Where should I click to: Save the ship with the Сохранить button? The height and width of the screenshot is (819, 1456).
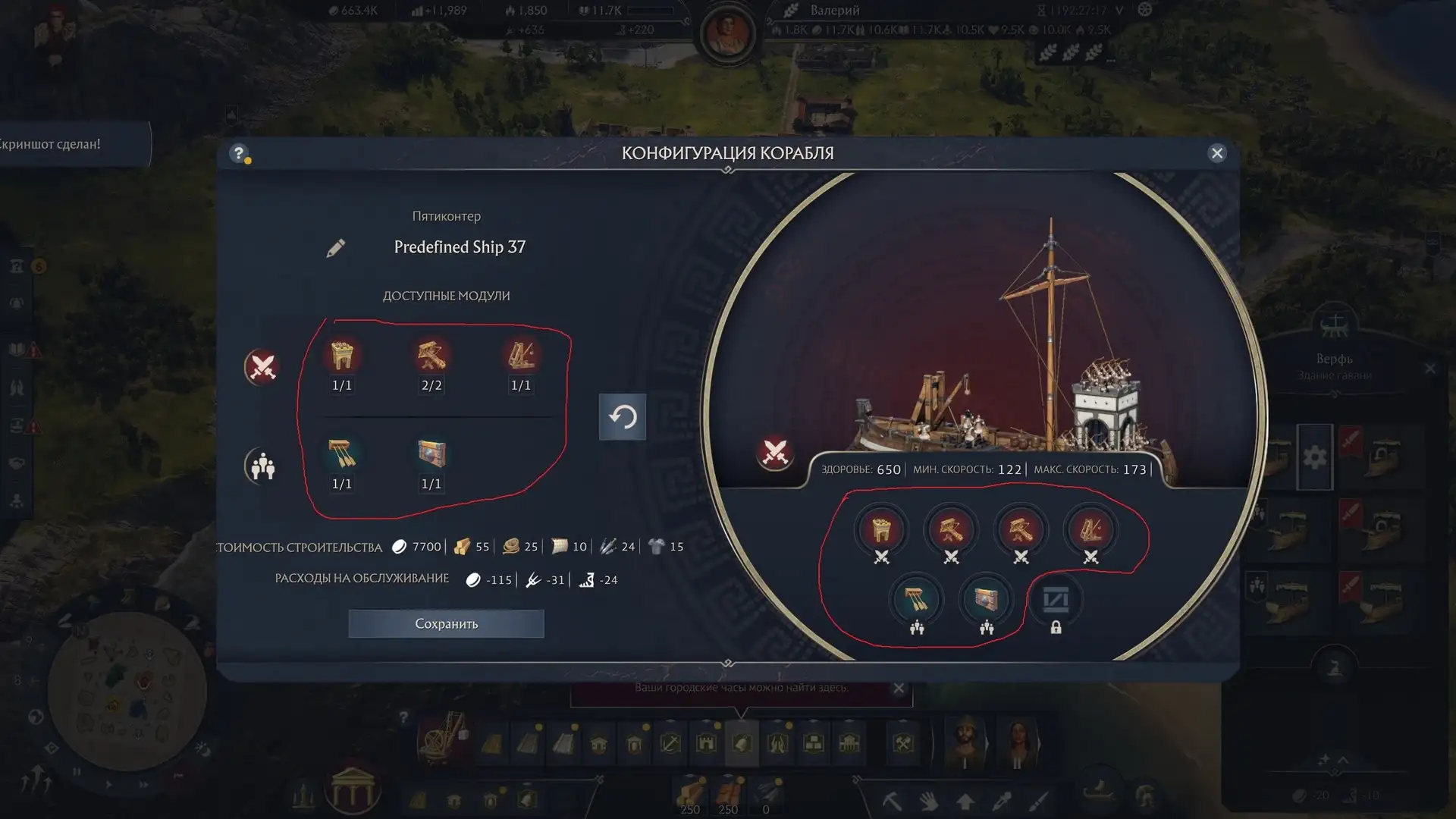coord(446,623)
